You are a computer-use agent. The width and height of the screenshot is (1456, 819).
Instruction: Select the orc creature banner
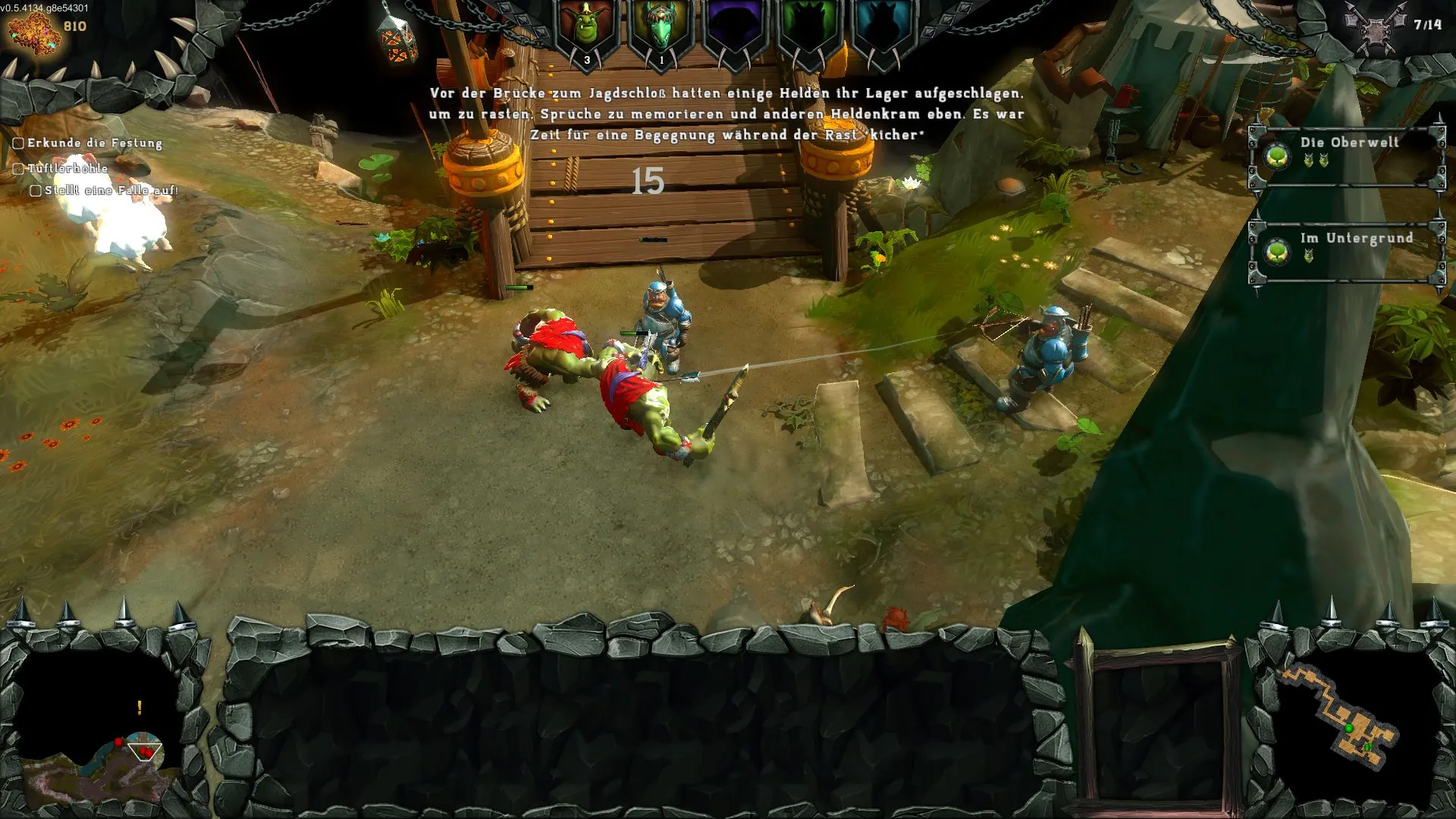click(x=586, y=30)
